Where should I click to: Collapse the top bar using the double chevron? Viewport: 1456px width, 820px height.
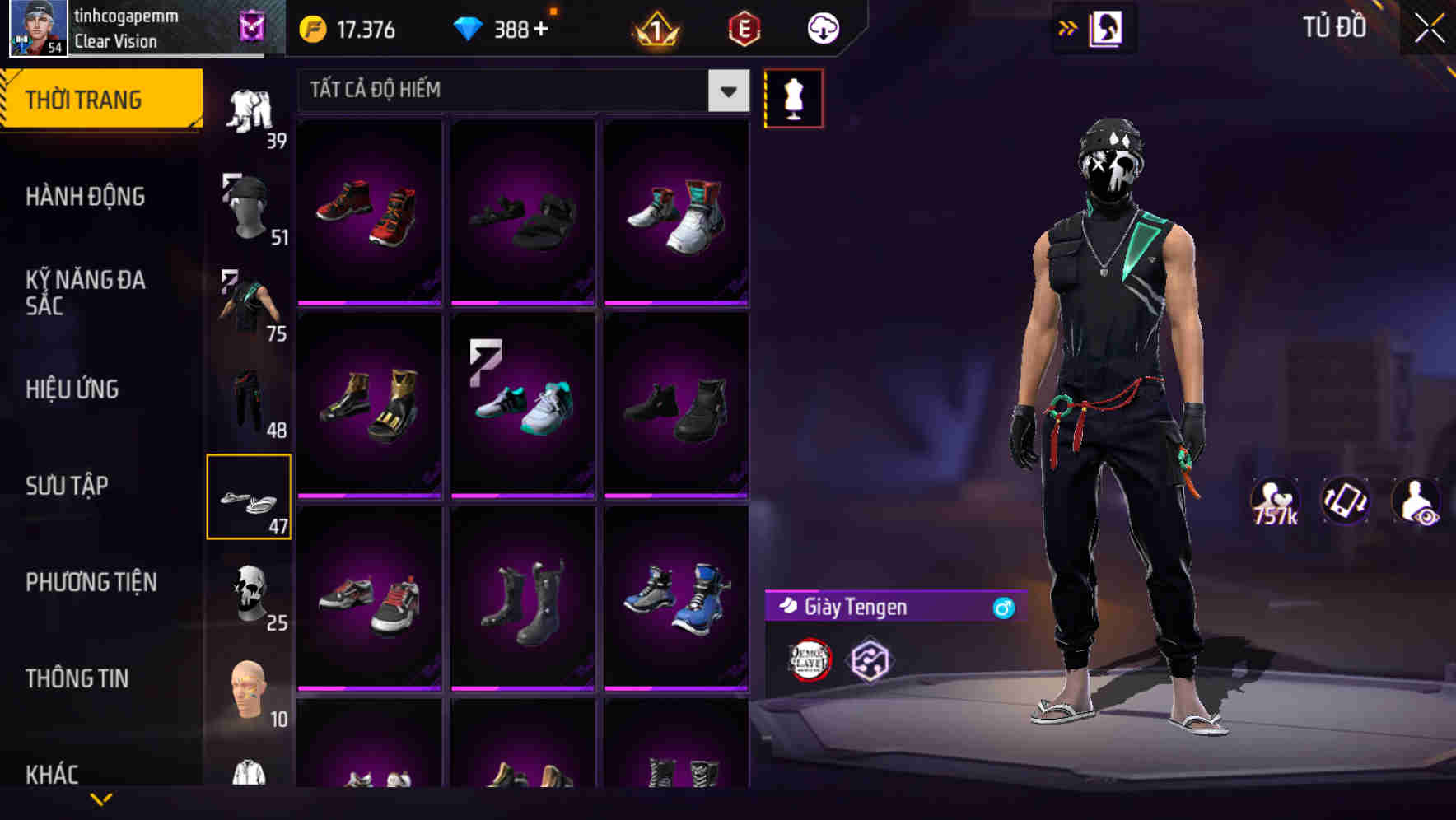(1068, 27)
